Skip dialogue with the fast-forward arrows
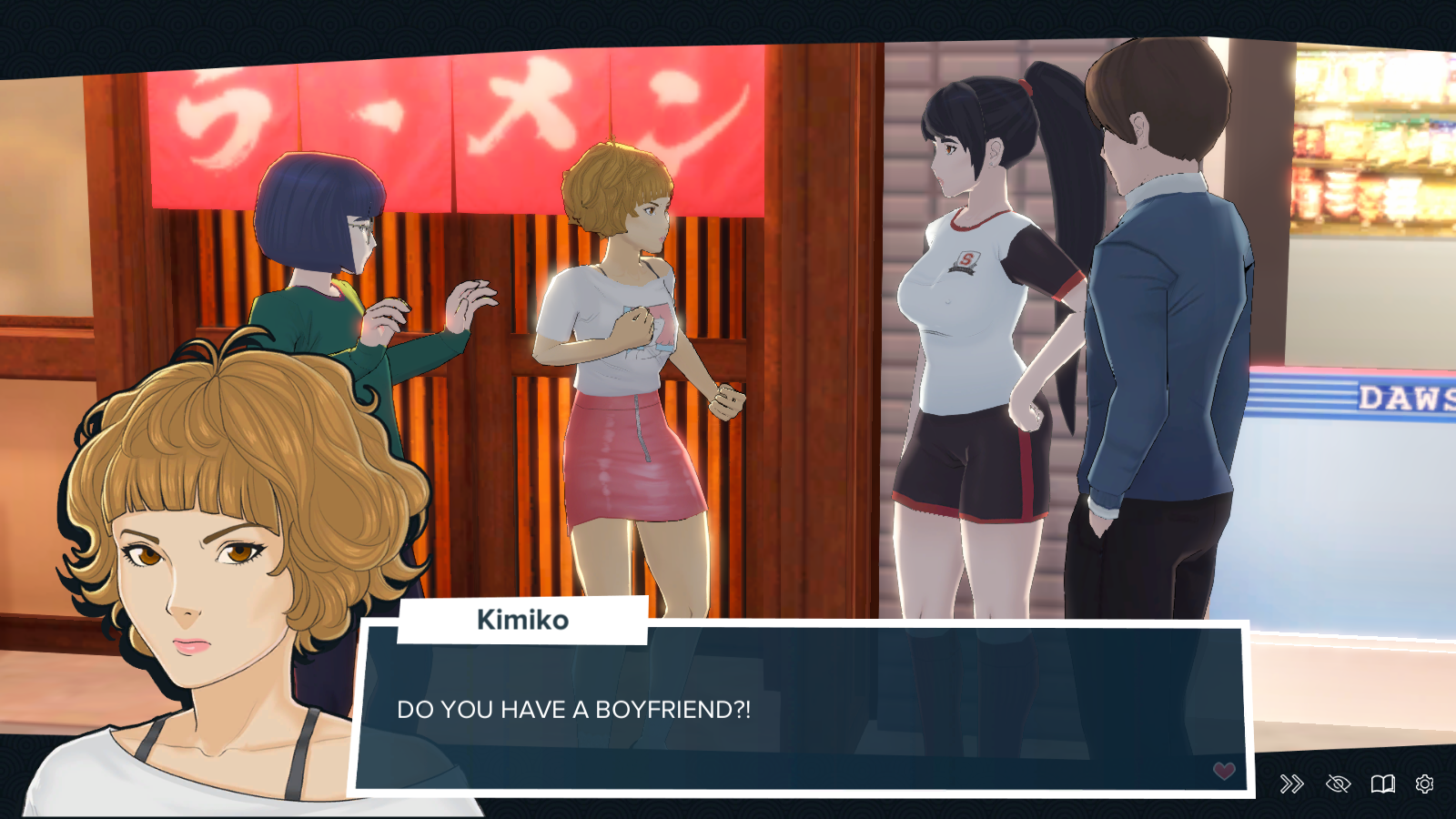1456x819 pixels. pyautogui.click(x=1291, y=784)
